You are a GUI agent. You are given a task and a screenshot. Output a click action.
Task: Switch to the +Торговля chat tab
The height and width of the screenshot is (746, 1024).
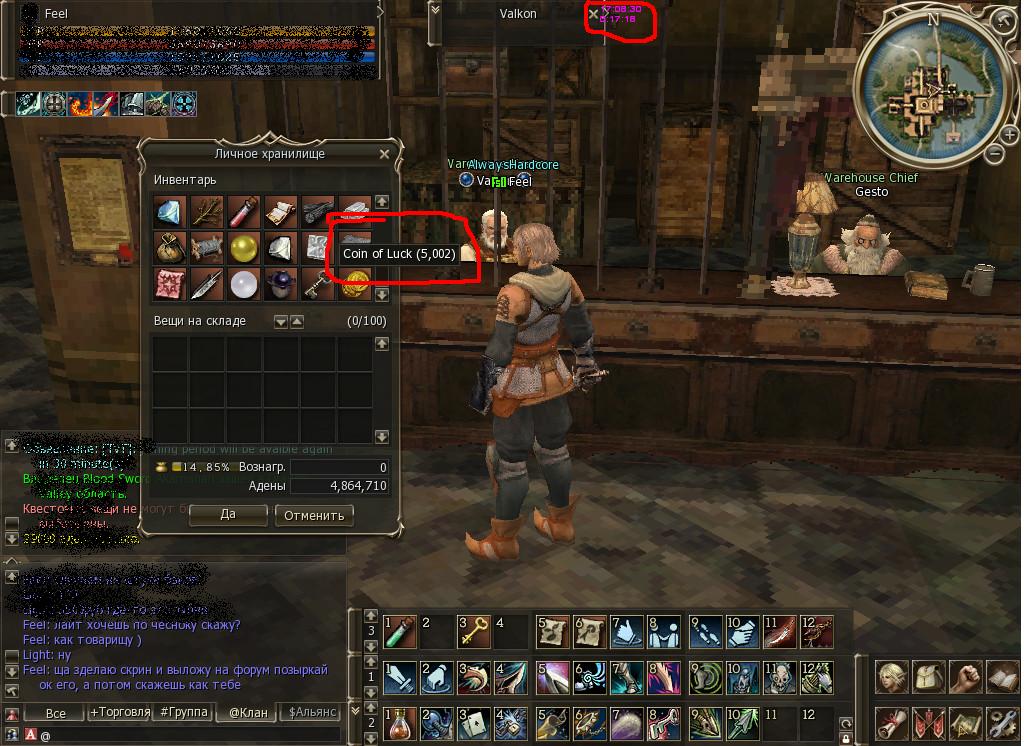tap(118, 712)
